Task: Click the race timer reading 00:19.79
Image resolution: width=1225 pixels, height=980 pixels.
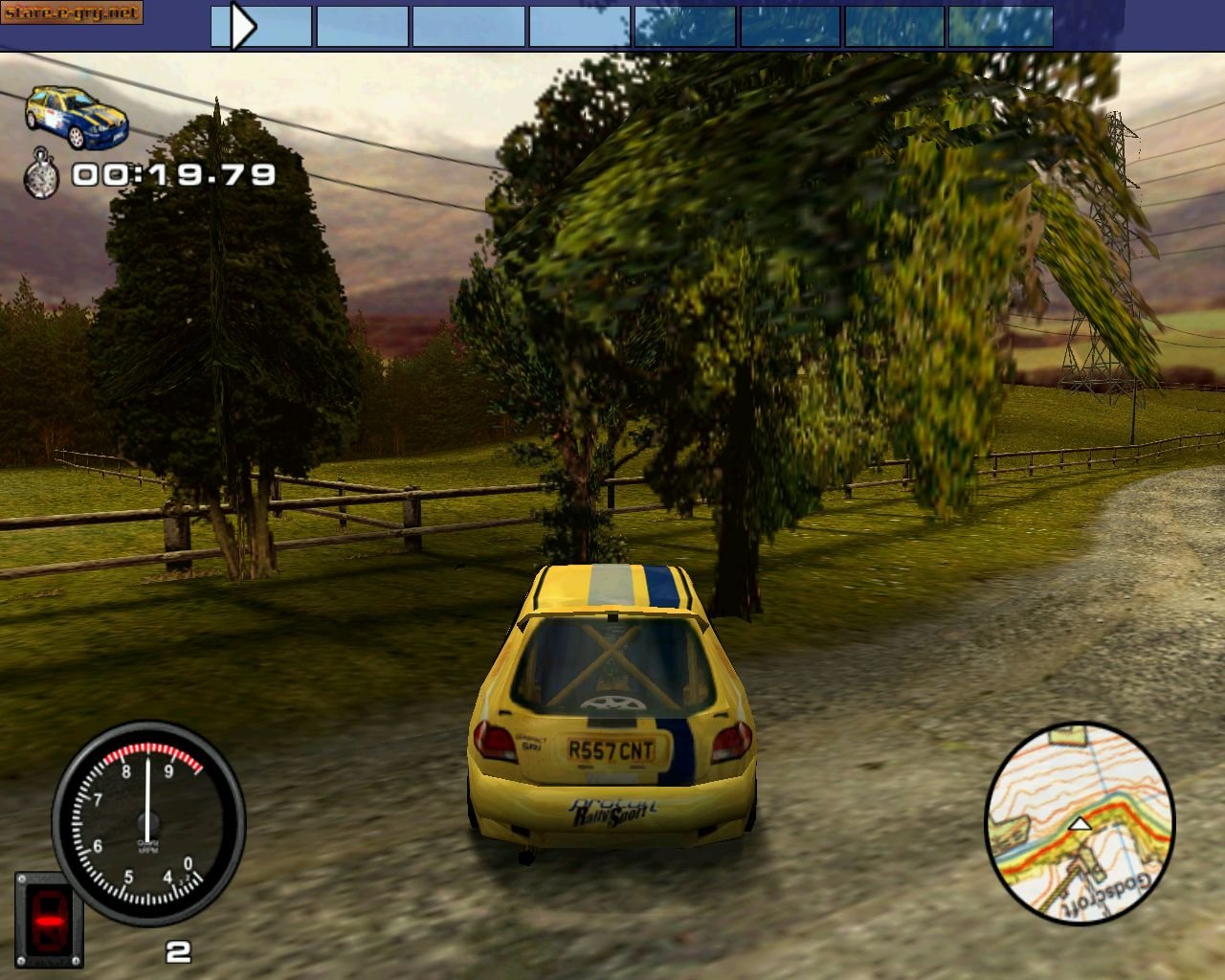Action: (x=172, y=174)
